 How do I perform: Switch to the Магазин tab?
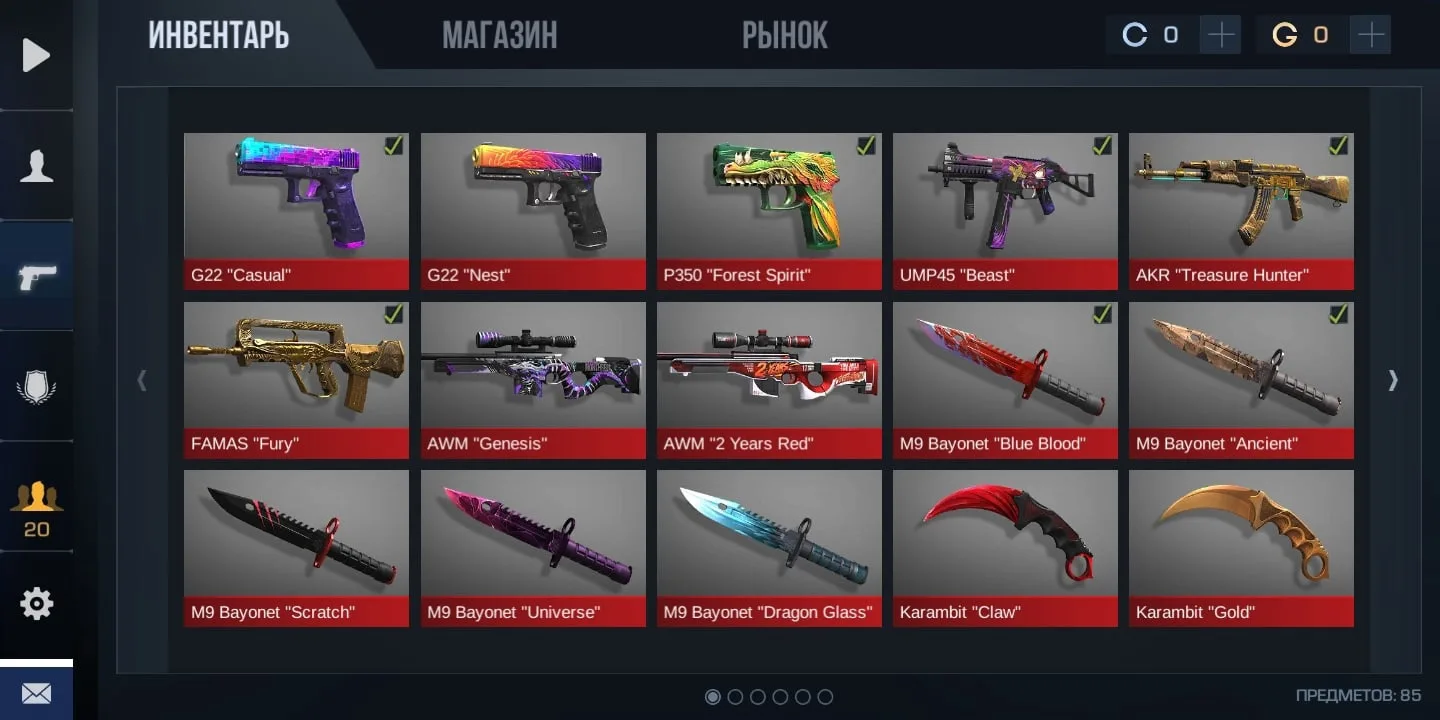coord(499,36)
